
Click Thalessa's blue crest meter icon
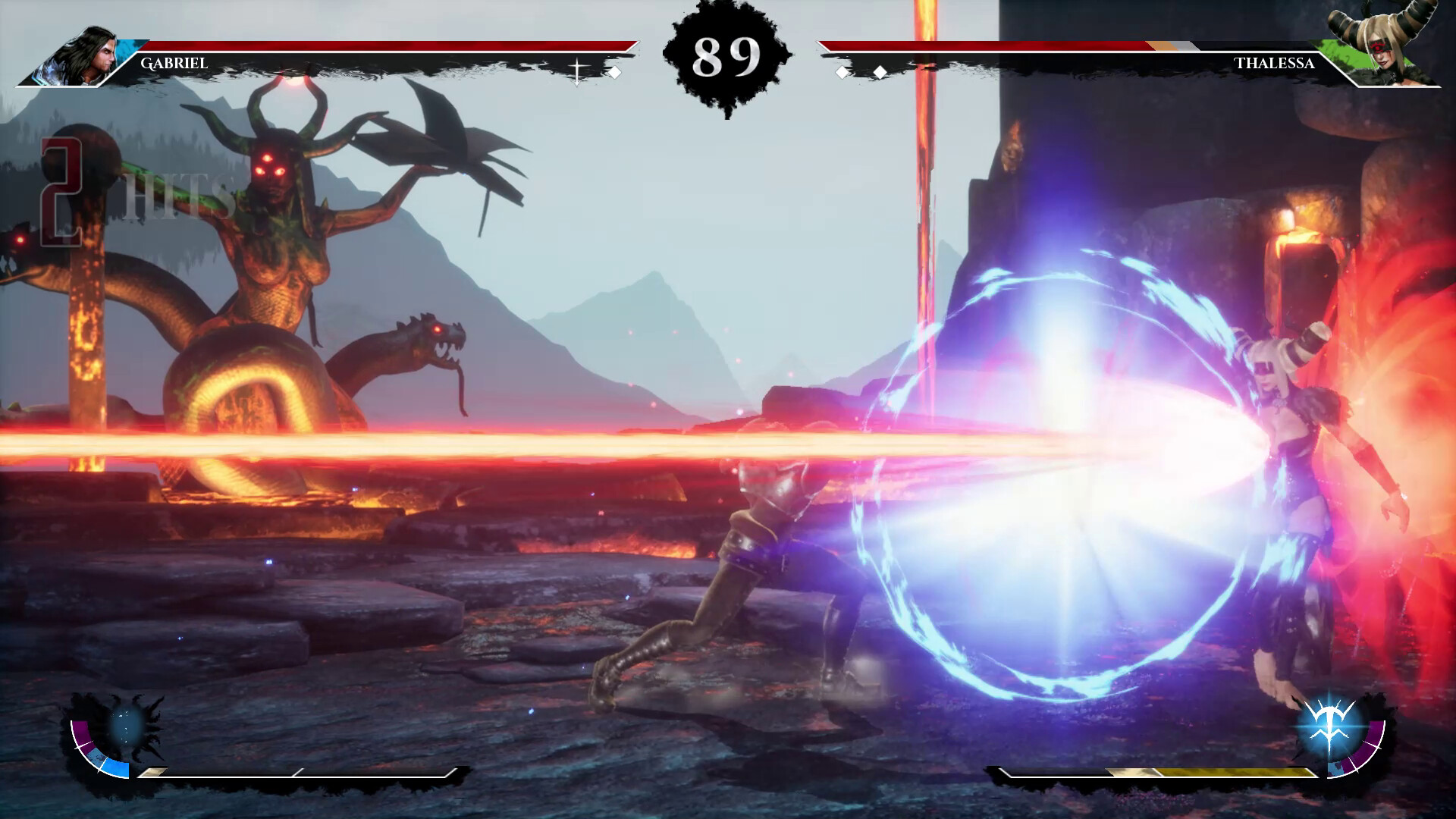coord(1328,725)
